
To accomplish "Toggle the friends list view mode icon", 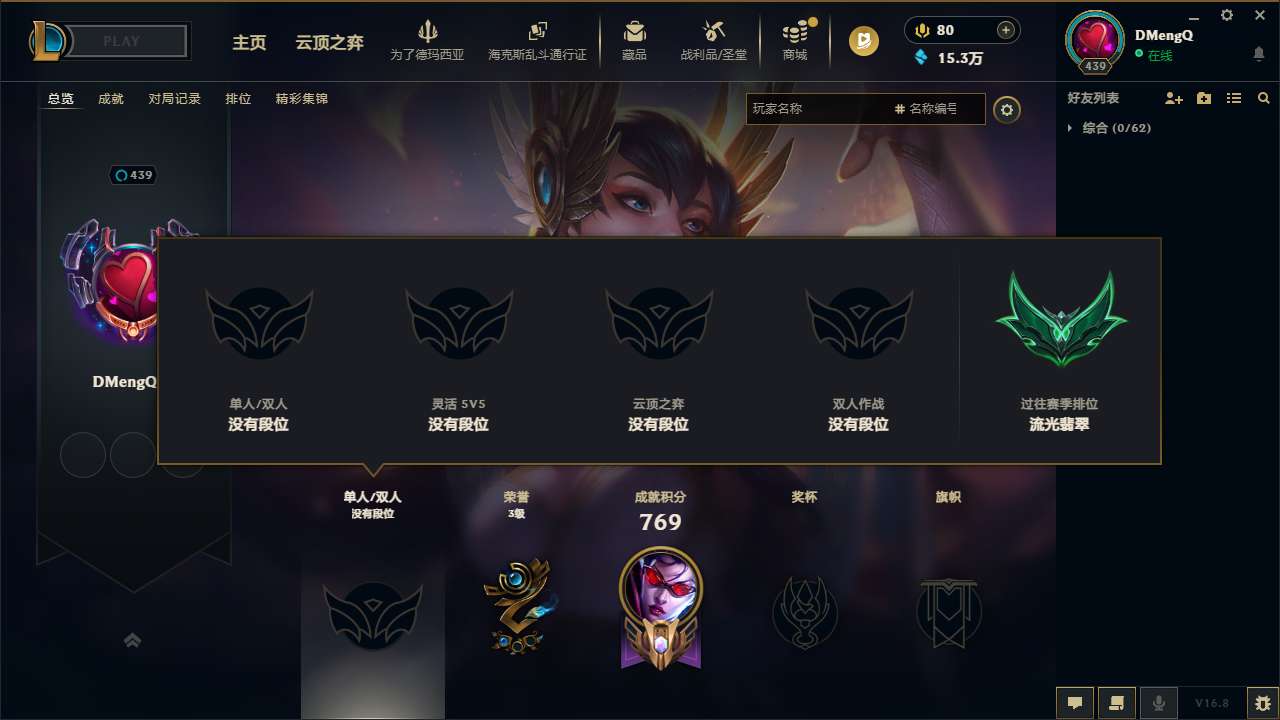I will coord(1234,98).
